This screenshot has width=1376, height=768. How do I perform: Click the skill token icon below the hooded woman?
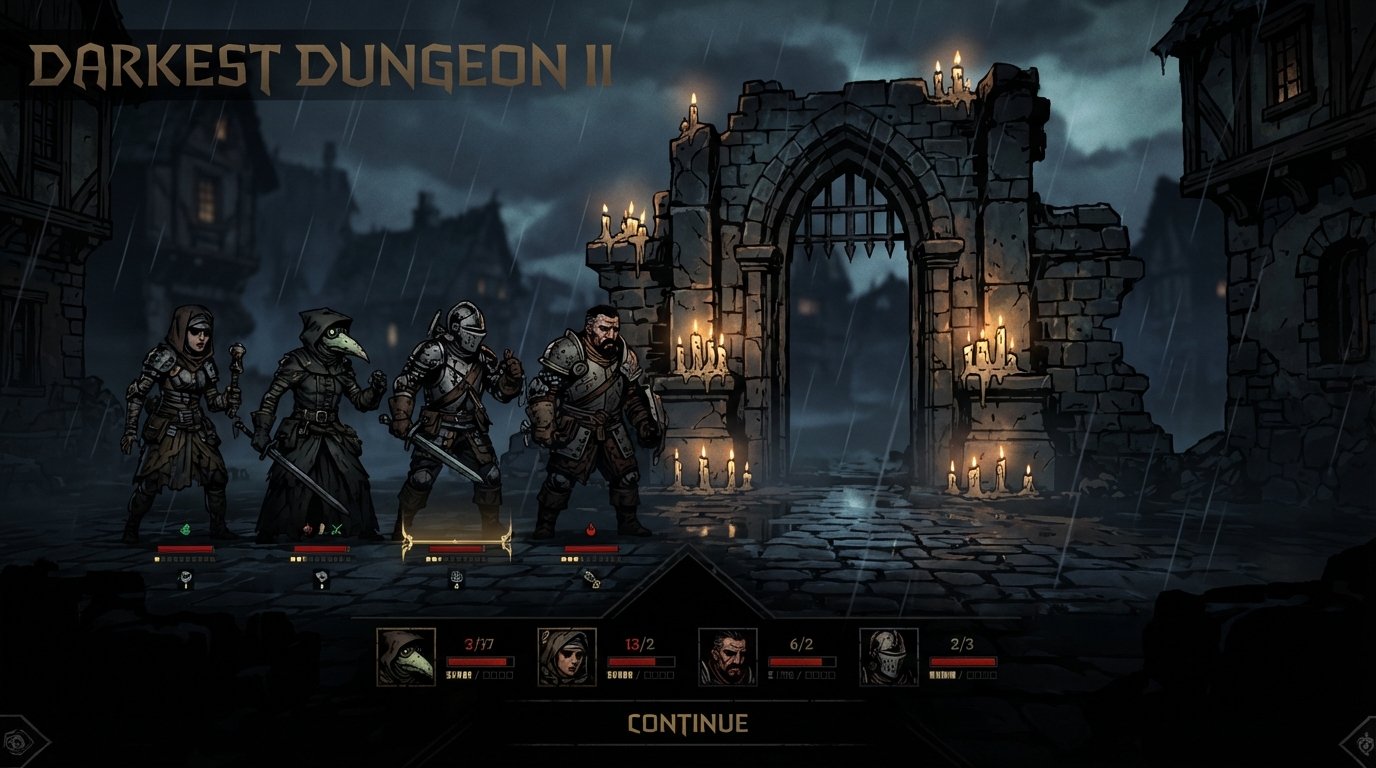click(185, 578)
